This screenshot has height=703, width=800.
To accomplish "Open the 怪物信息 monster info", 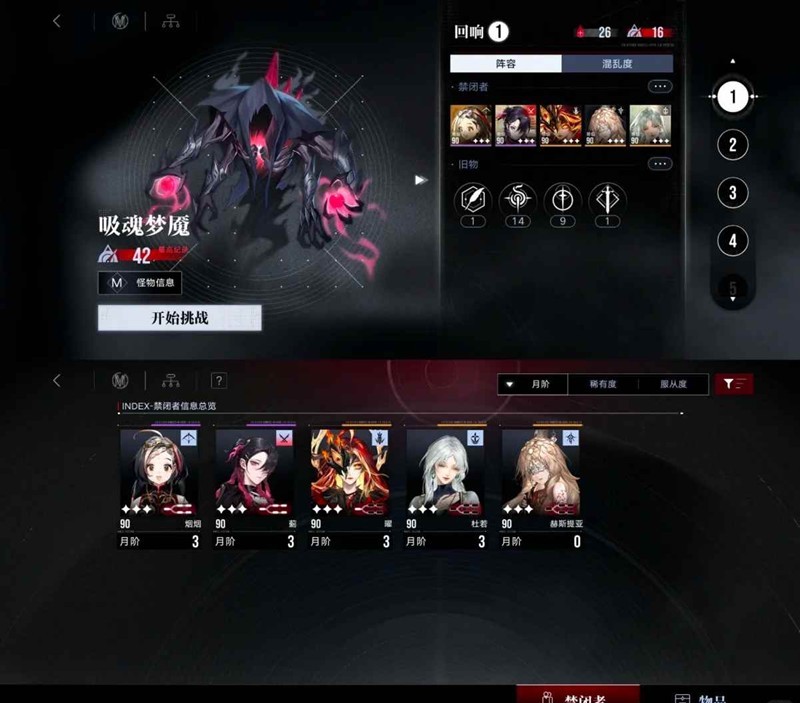I will [140, 283].
